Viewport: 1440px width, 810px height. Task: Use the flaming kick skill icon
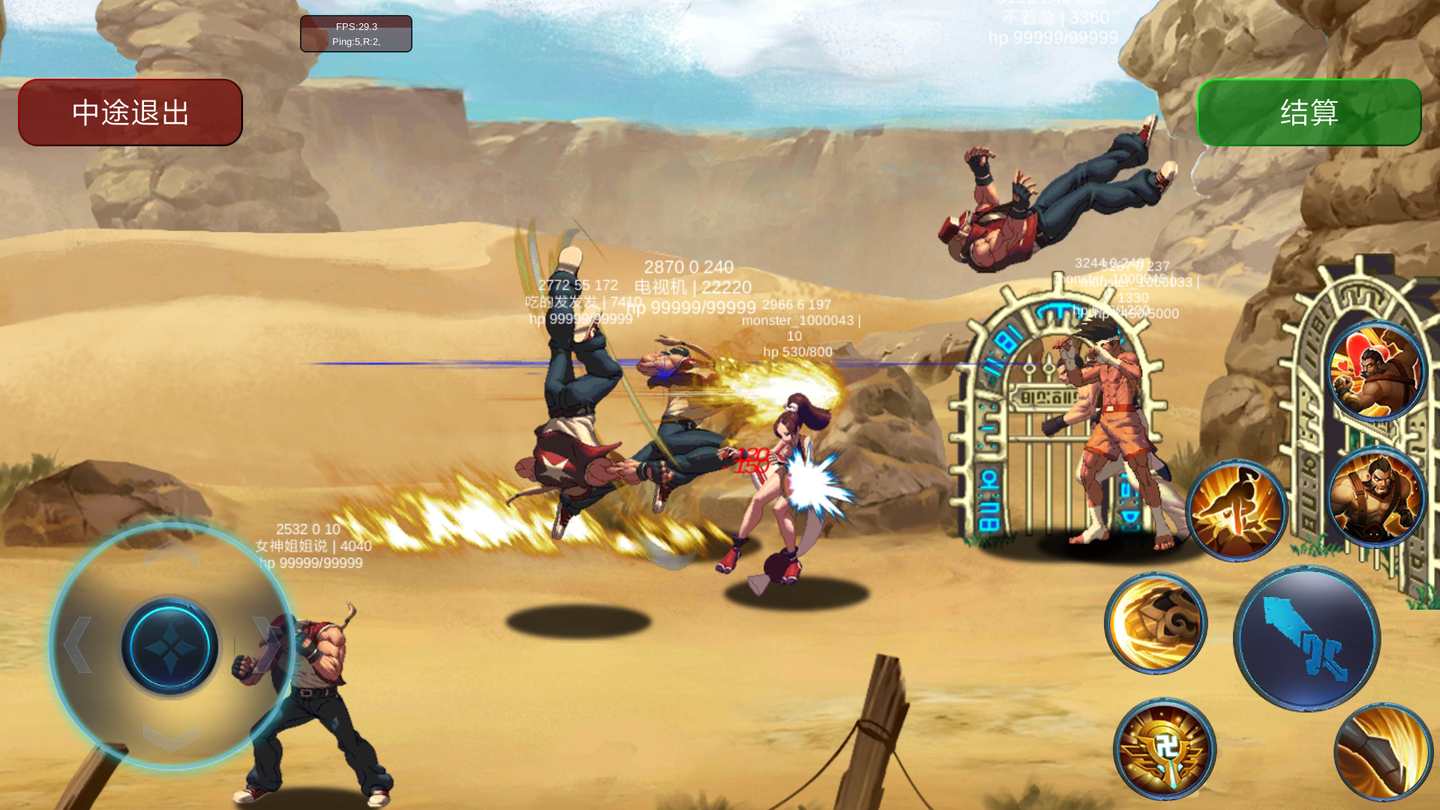tap(1237, 510)
